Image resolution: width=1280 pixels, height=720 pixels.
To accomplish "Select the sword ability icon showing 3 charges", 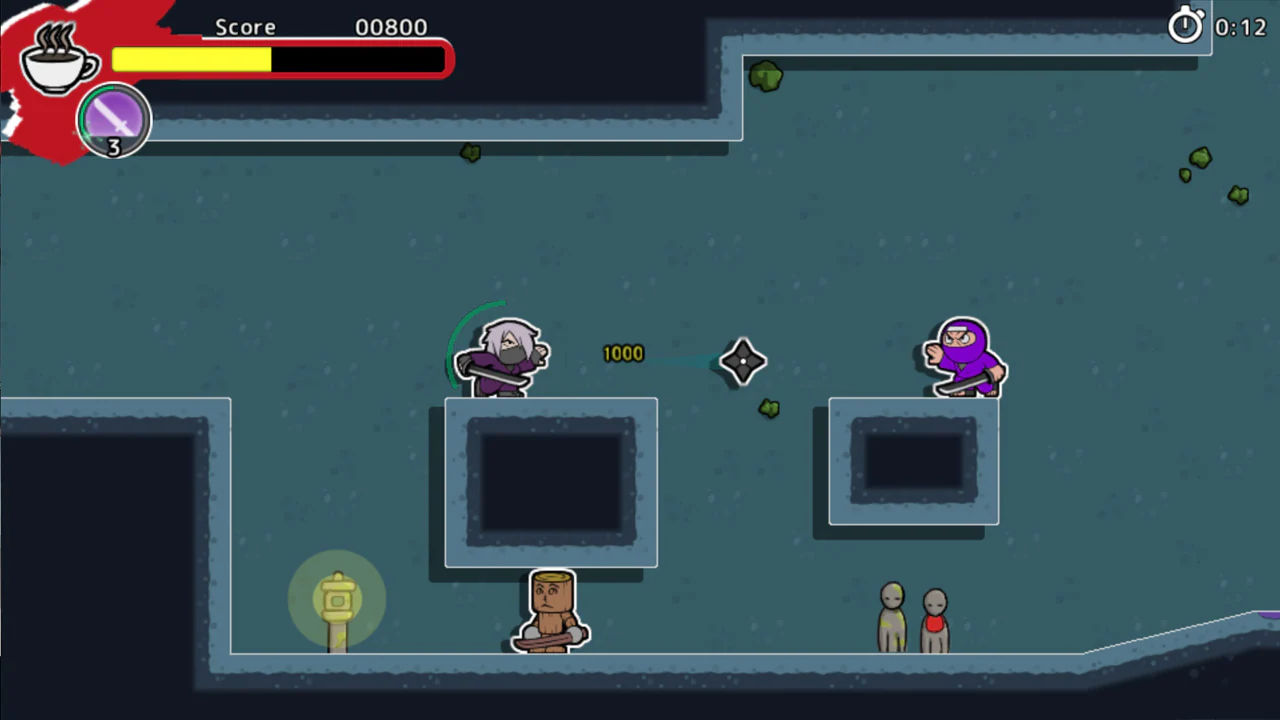I will 113,120.
